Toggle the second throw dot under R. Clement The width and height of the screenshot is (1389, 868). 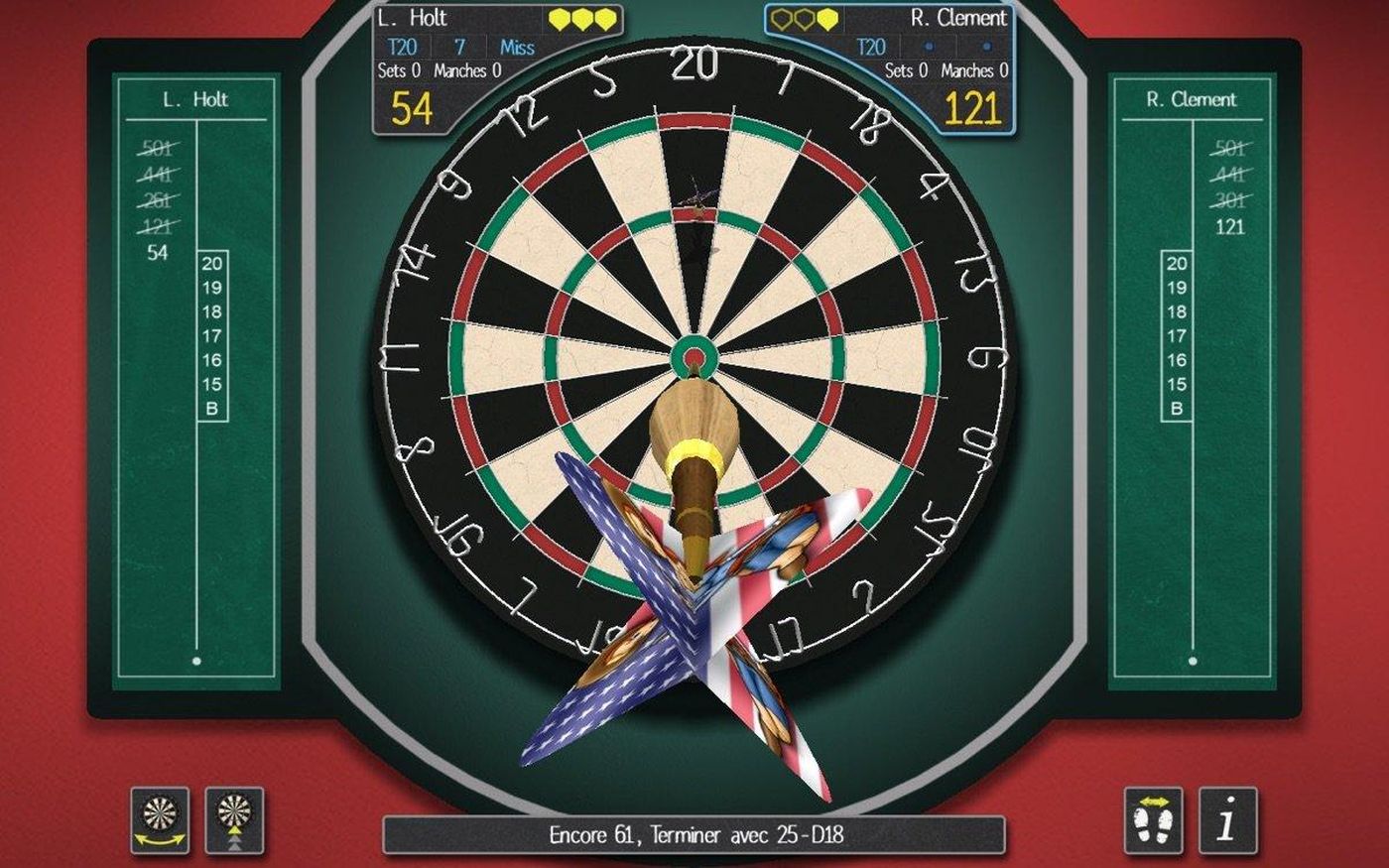(x=985, y=47)
